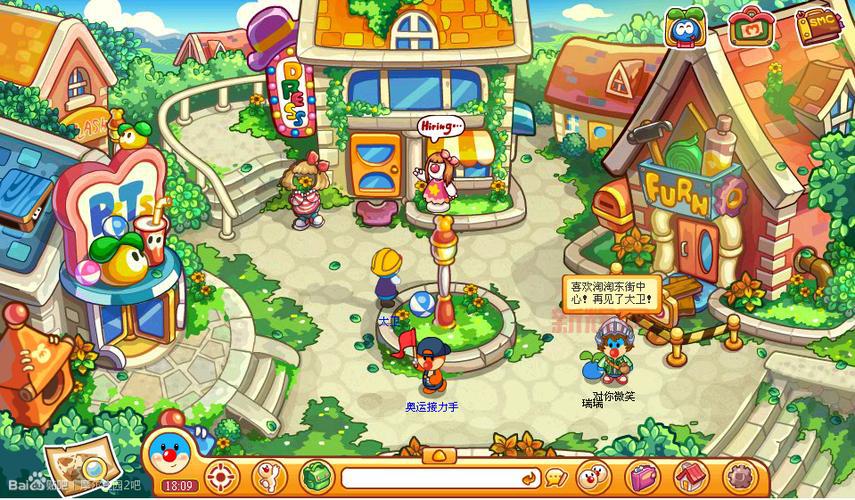Viewport: 855px width, 500px height.
Task: Open the red mailbag icon
Action: point(749,27)
